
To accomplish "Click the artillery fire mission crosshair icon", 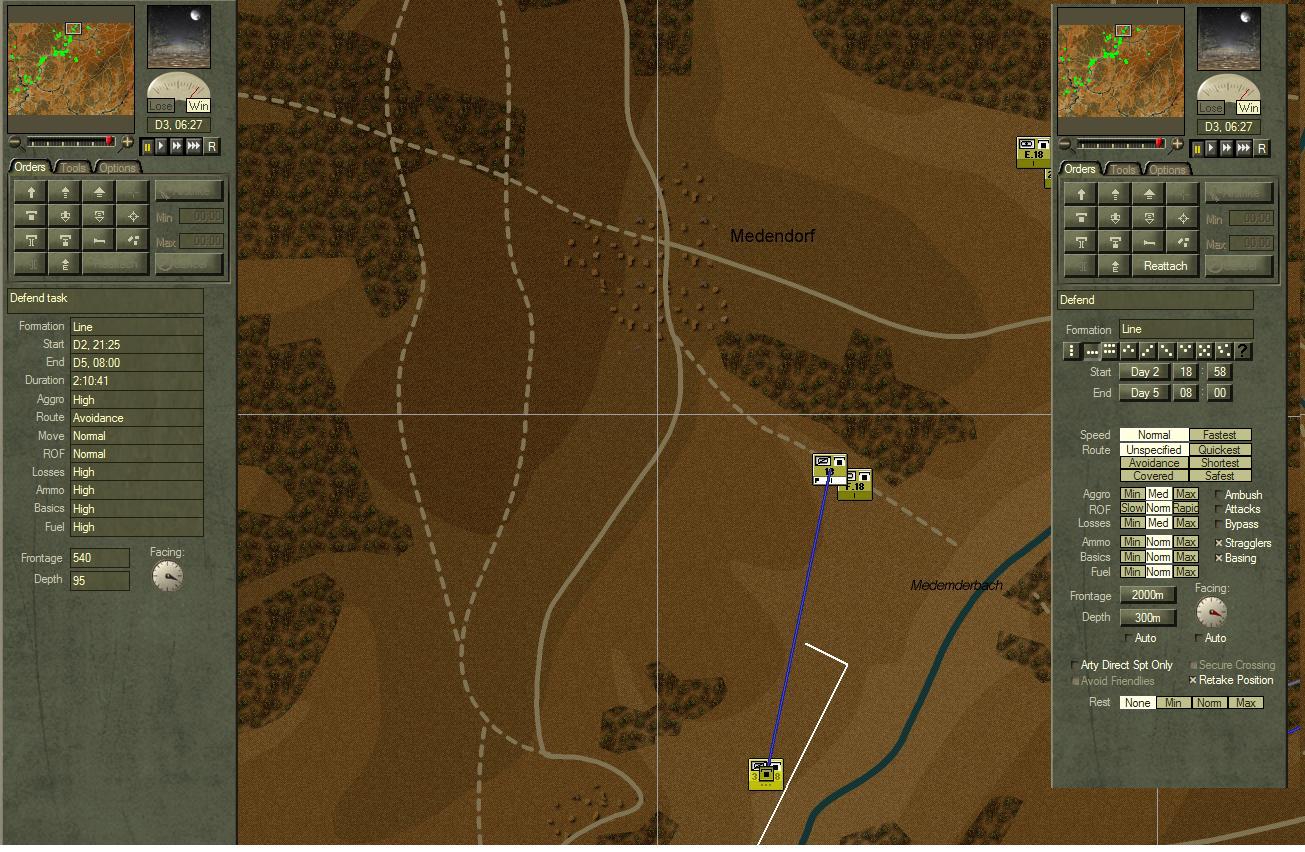I will [1183, 218].
